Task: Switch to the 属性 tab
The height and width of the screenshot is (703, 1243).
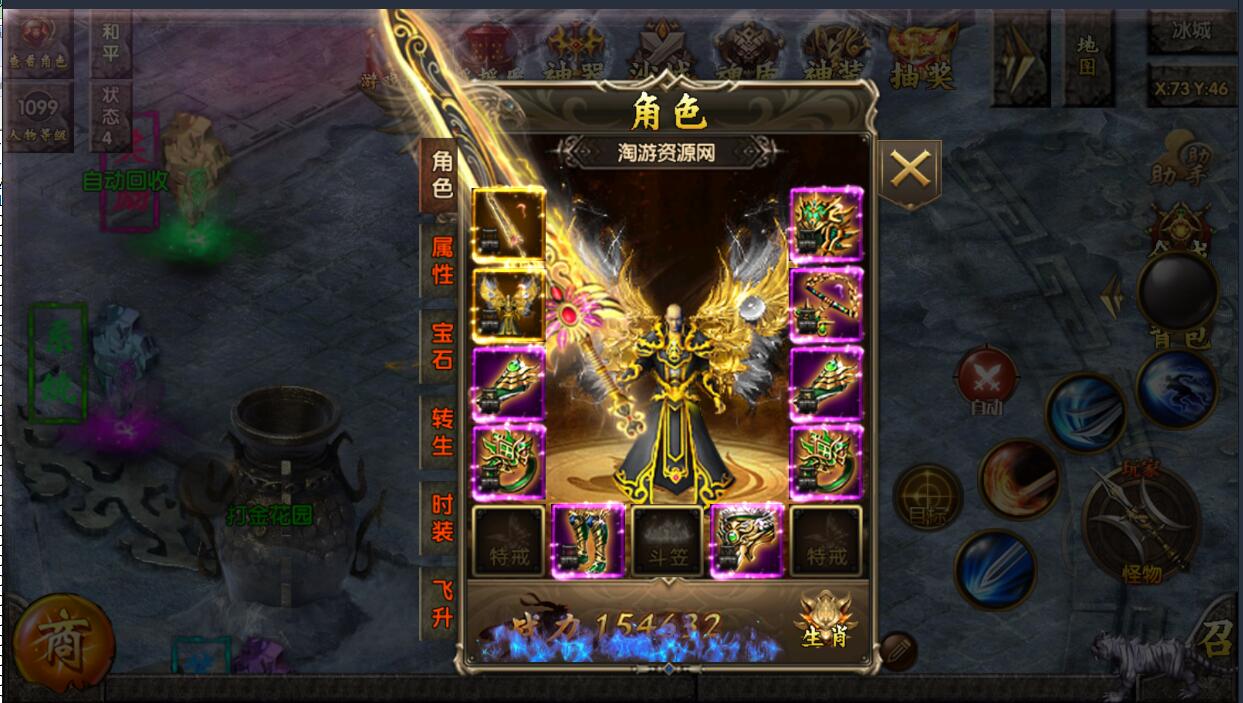Action: (x=442, y=260)
